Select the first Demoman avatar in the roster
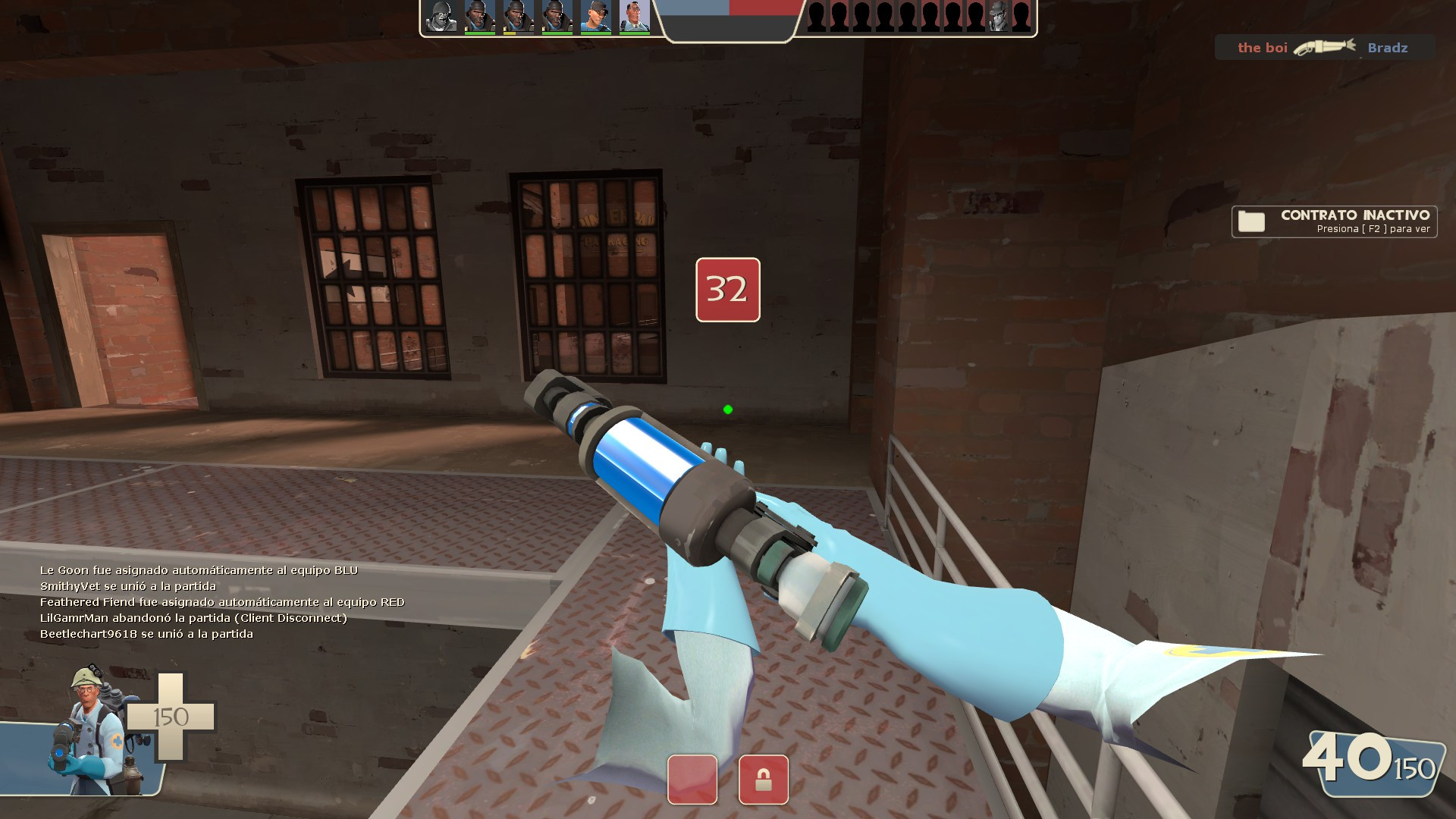This screenshot has height=819, width=1456. 479,15
